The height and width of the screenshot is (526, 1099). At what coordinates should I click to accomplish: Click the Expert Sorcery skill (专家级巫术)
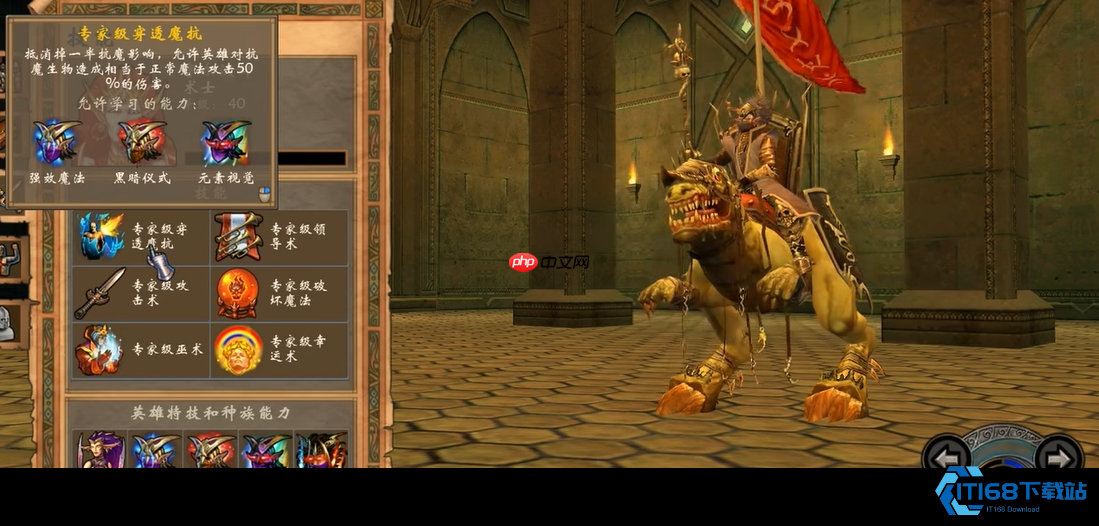coord(101,350)
